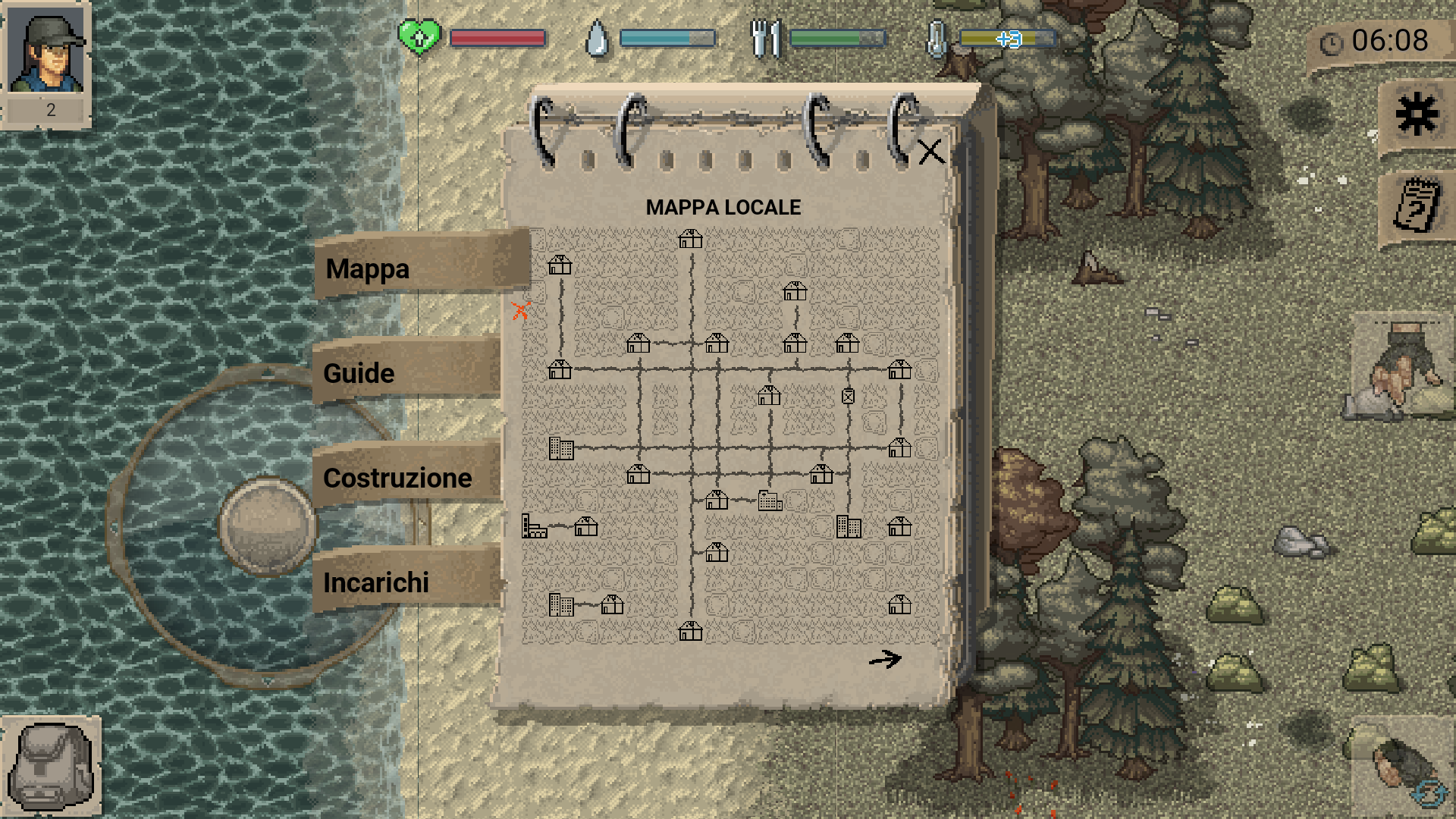The image size is (1456, 819).
Task: Select the well icon near the map center
Action: pyautogui.click(x=849, y=397)
